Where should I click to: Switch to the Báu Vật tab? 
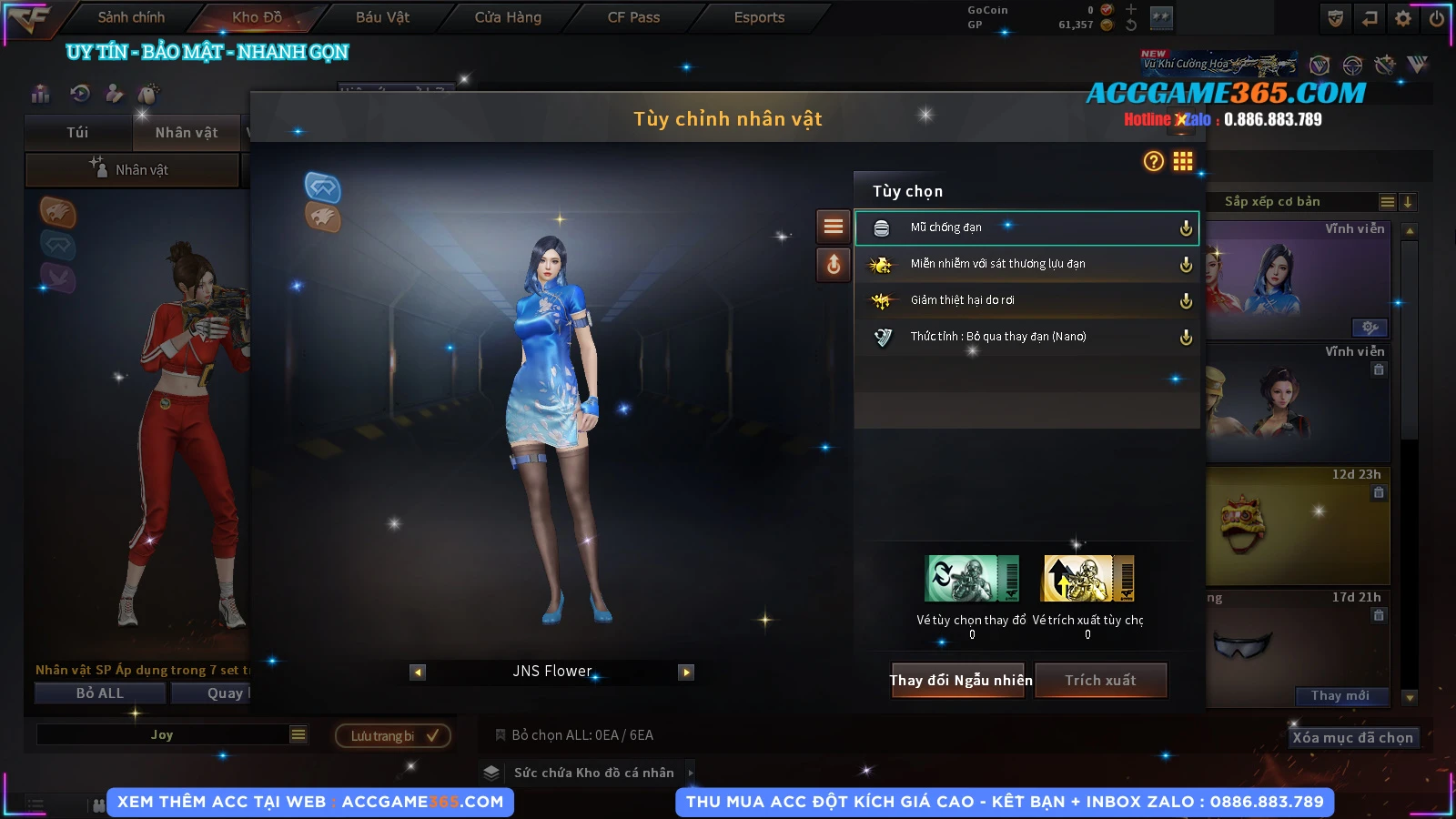382,17
